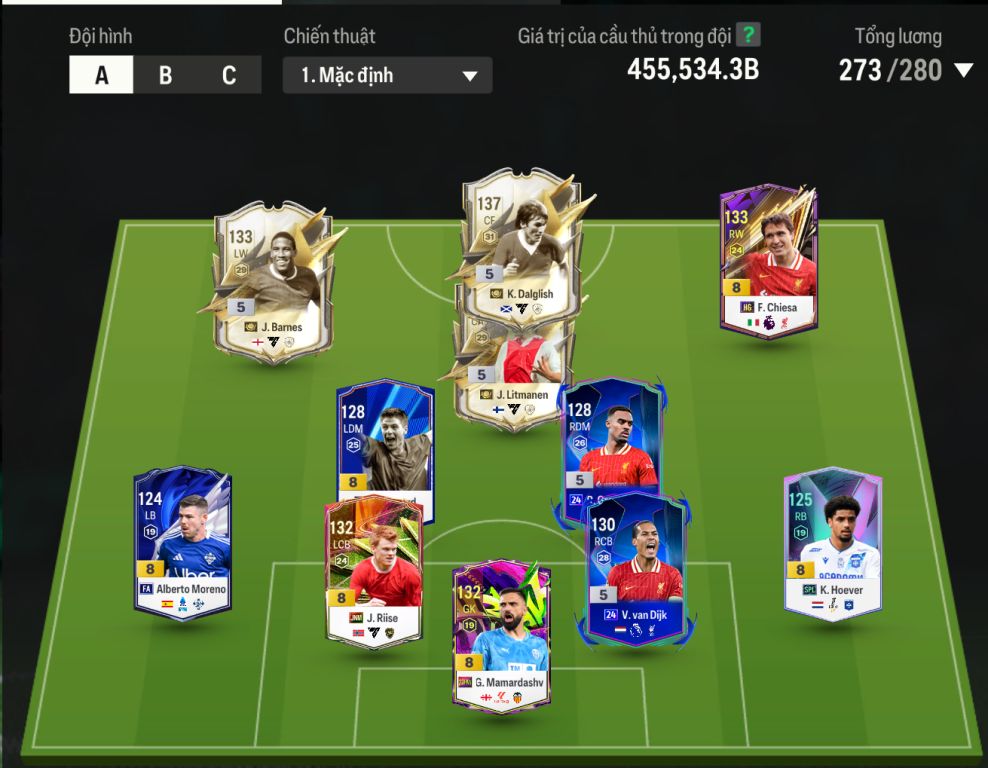This screenshot has height=768, width=988.
Task: Open the Mặc định tactics dropdown
Action: tap(387, 76)
